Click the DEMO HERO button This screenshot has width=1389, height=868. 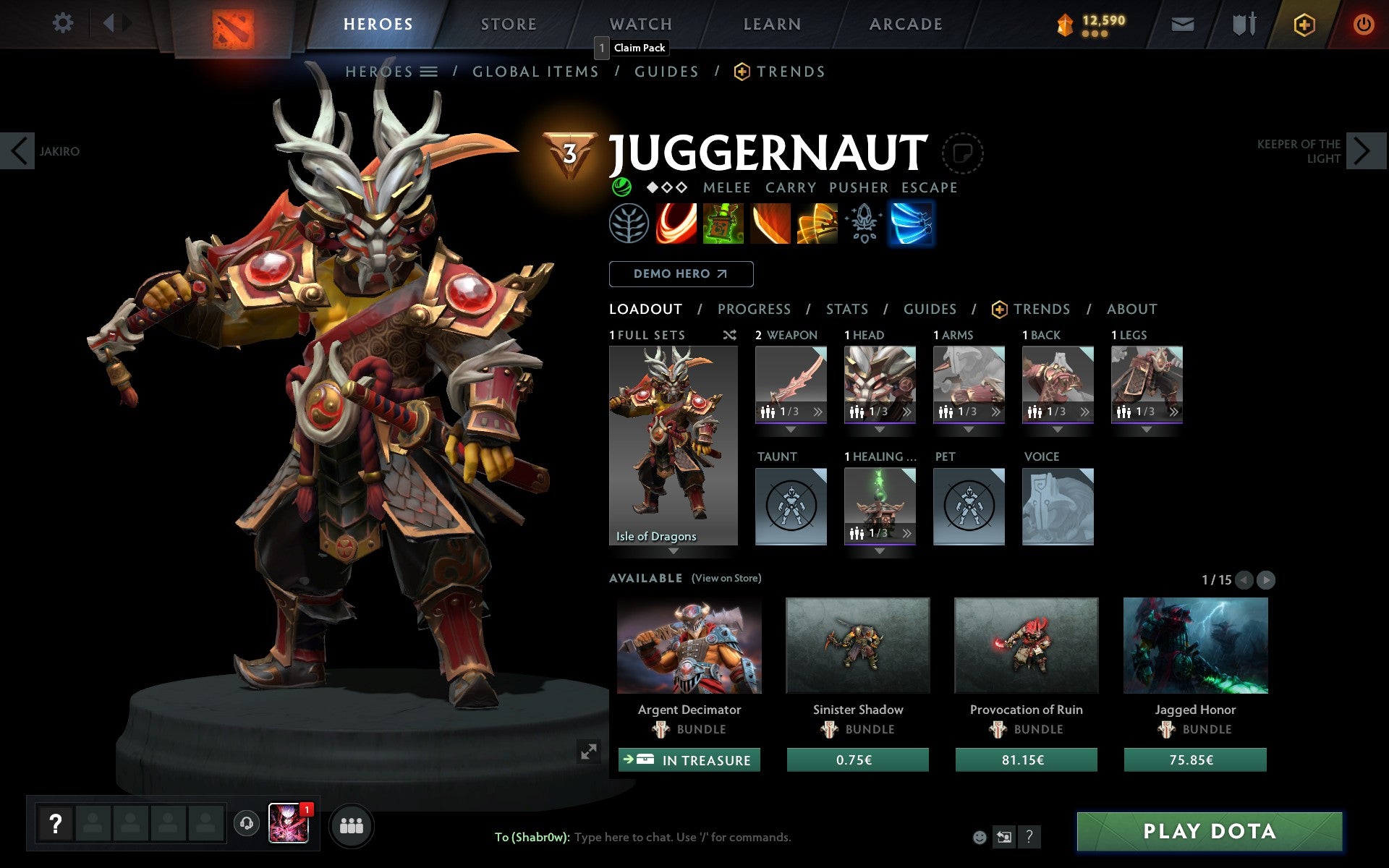coord(681,273)
